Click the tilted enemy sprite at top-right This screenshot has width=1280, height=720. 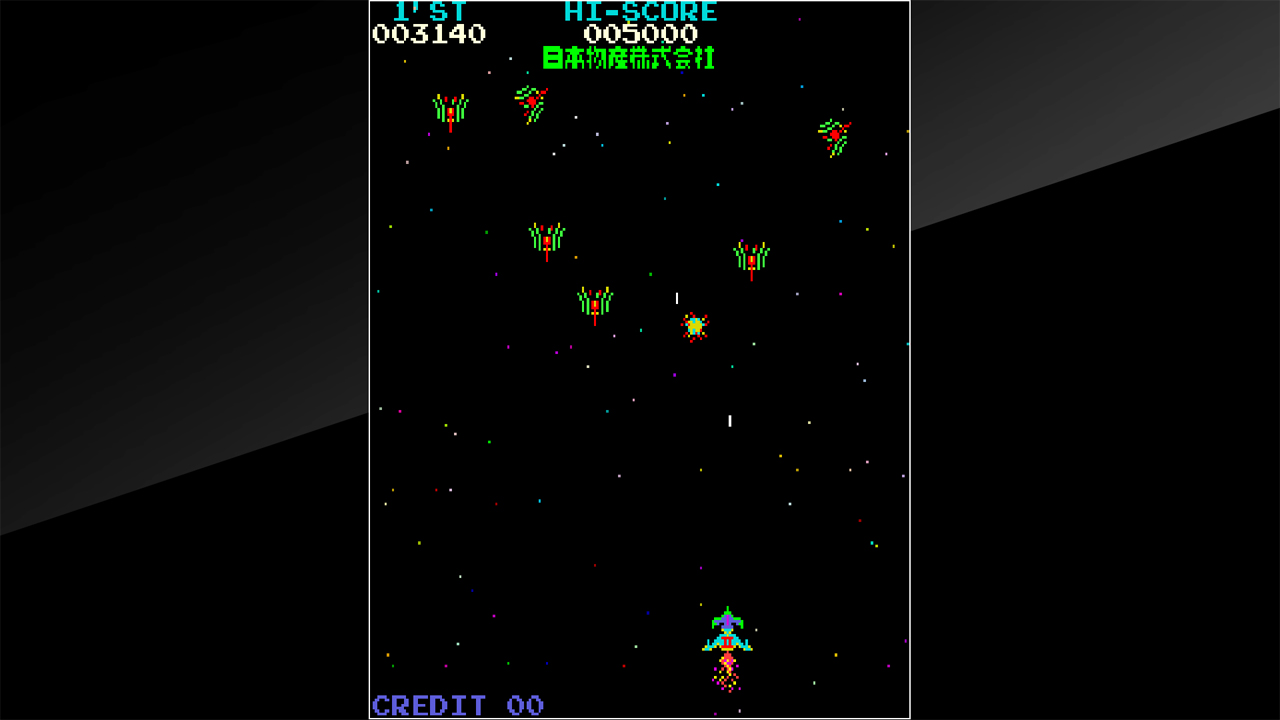[835, 135]
